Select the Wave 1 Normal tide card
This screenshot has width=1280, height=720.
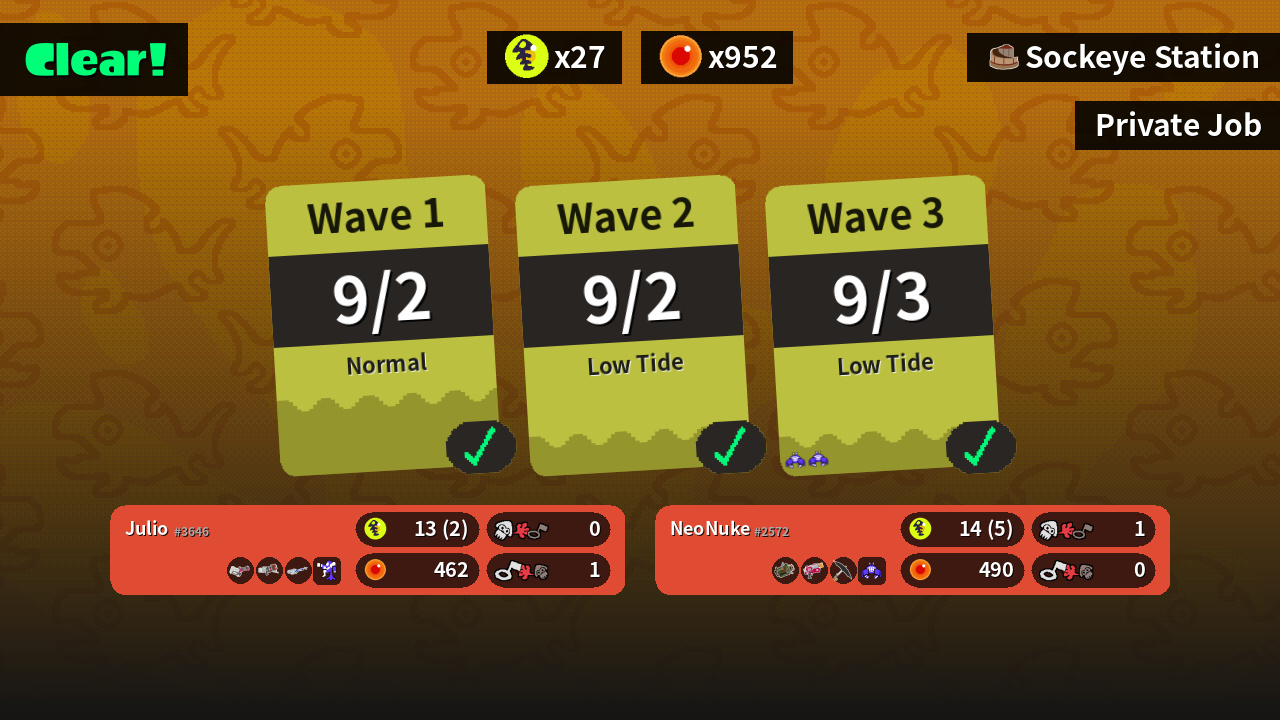pos(383,325)
